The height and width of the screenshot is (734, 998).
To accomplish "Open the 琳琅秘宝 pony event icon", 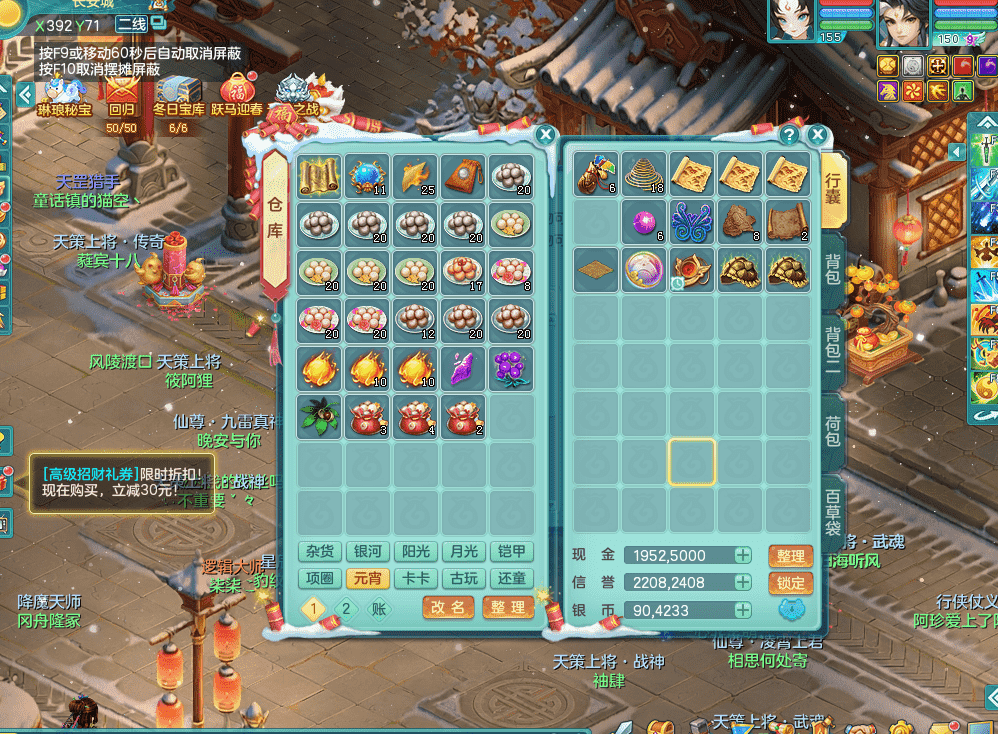I will (62, 95).
